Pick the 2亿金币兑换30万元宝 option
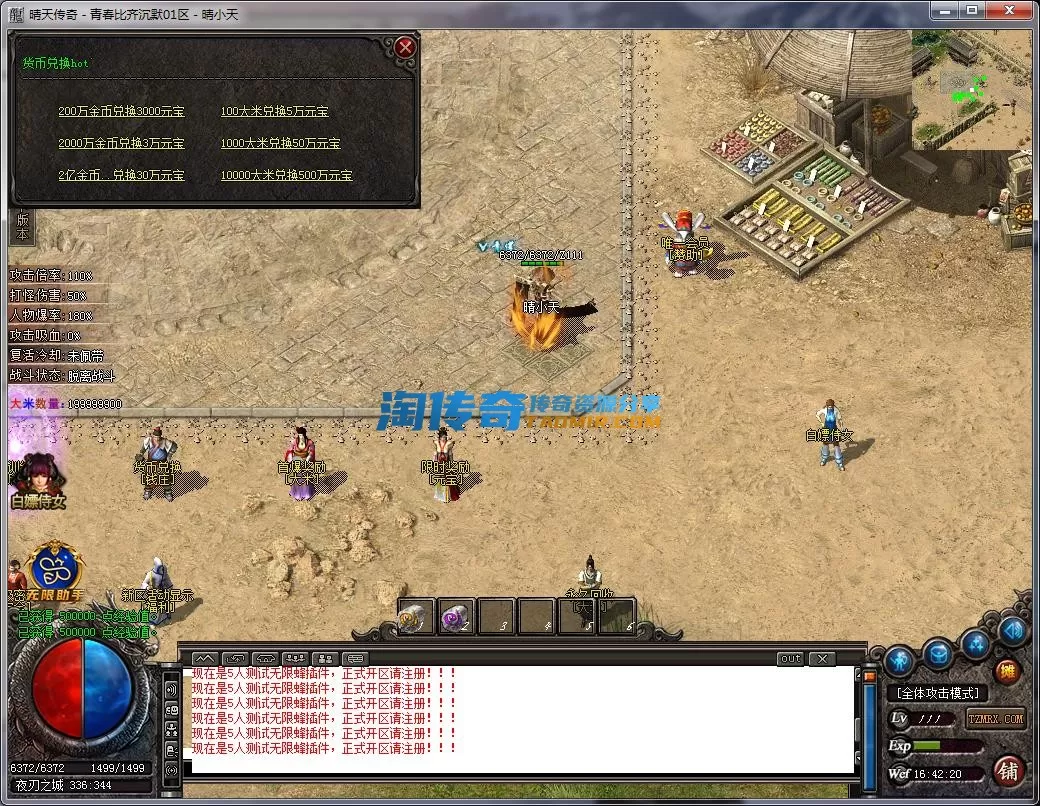This screenshot has height=806, width=1040. (121, 176)
